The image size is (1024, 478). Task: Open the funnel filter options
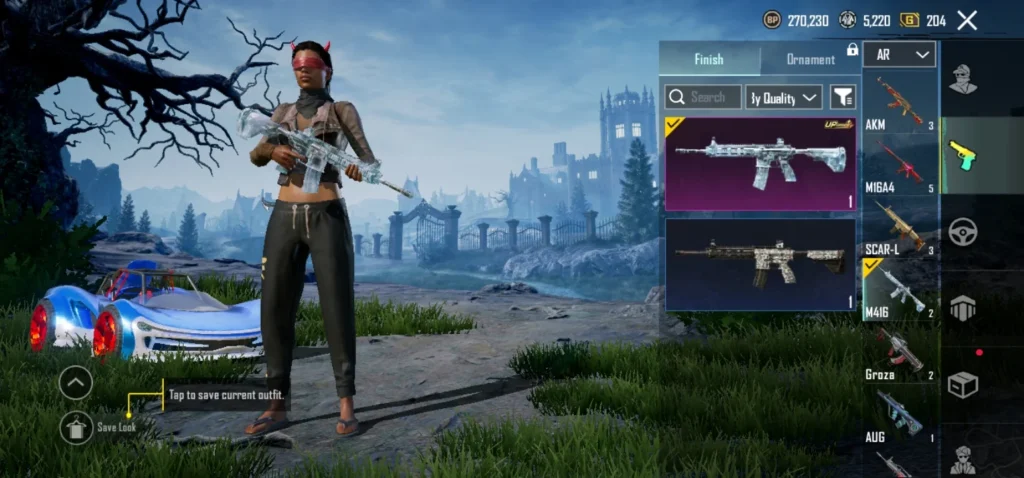tap(843, 97)
